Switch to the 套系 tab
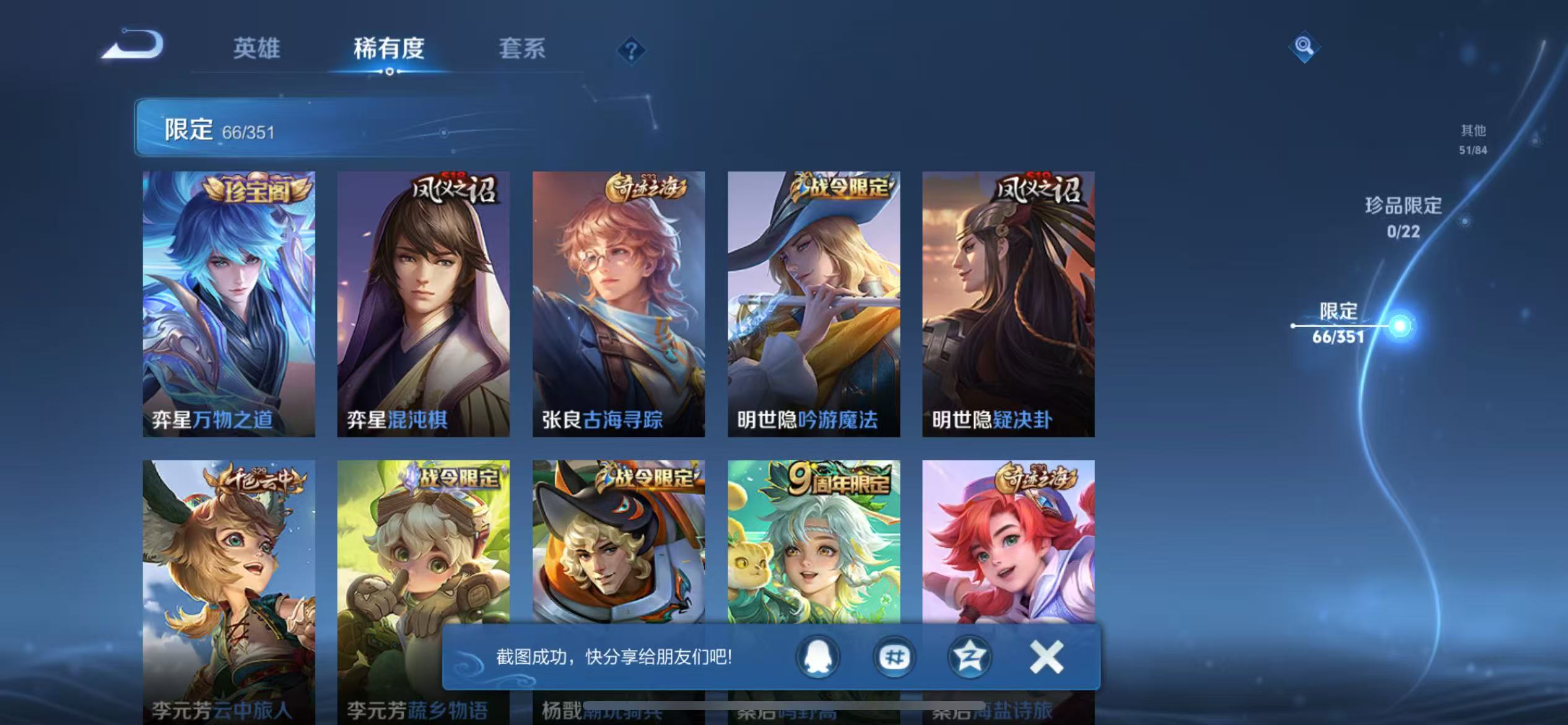Image resolution: width=1568 pixels, height=725 pixels. click(x=522, y=49)
